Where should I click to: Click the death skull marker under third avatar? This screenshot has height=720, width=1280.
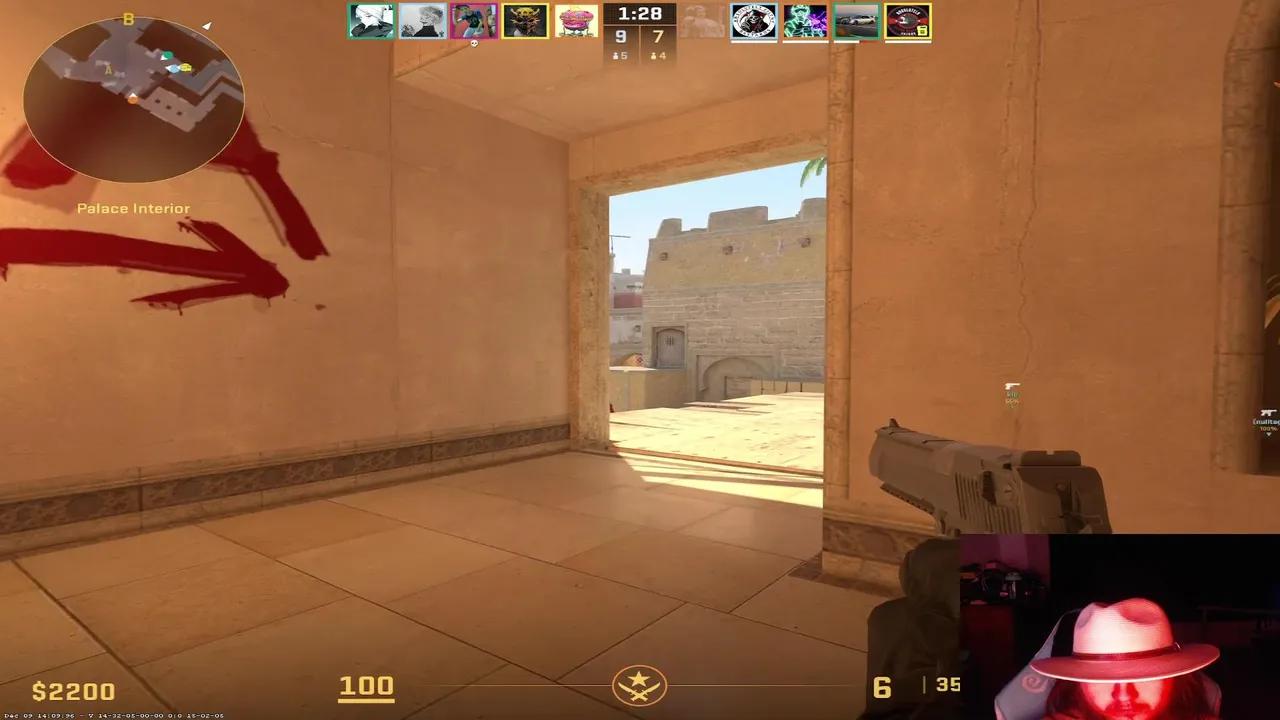(475, 46)
